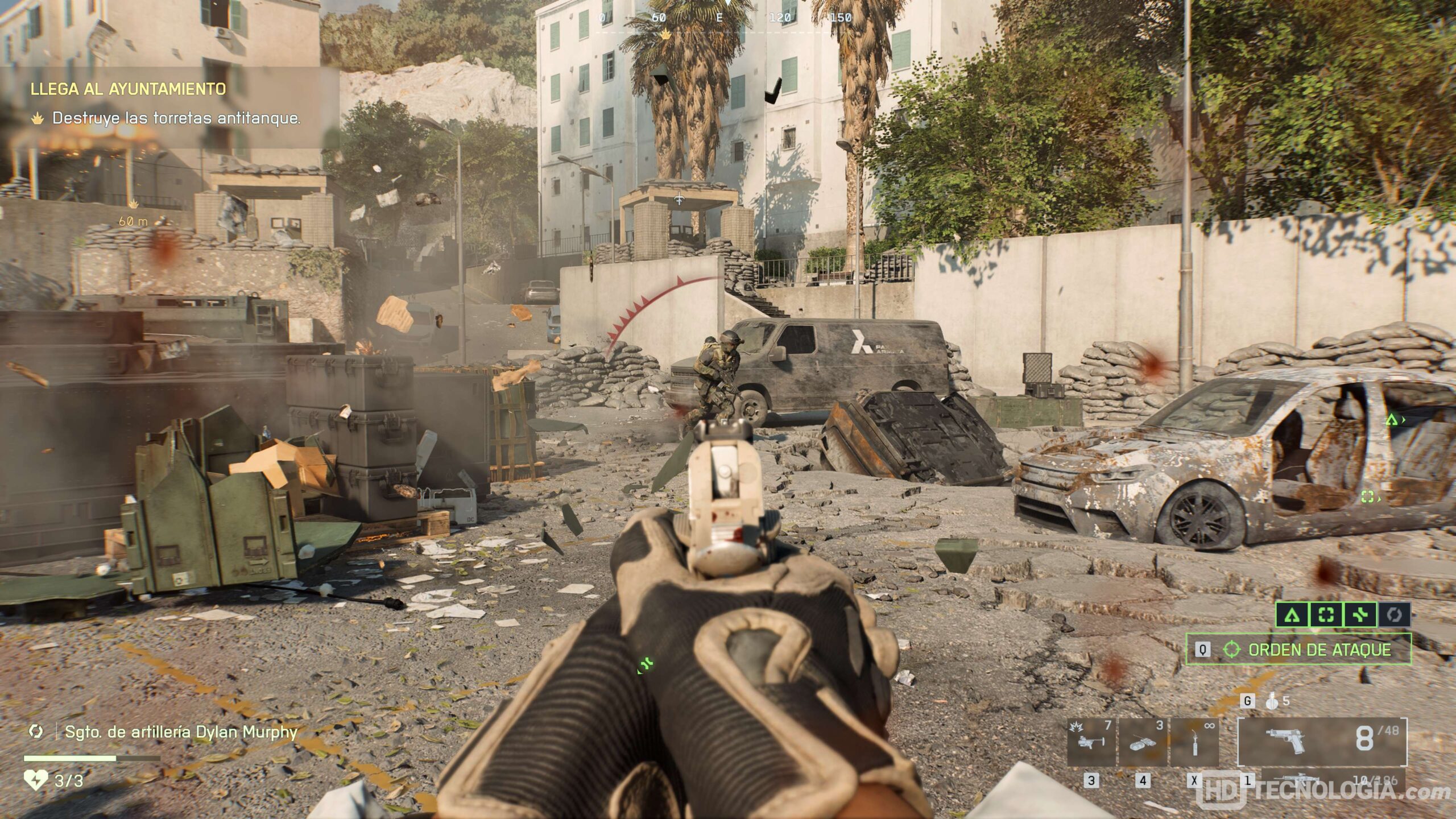Select the green square brackets squad icon
Image resolution: width=1456 pixels, height=819 pixels.
1326,615
